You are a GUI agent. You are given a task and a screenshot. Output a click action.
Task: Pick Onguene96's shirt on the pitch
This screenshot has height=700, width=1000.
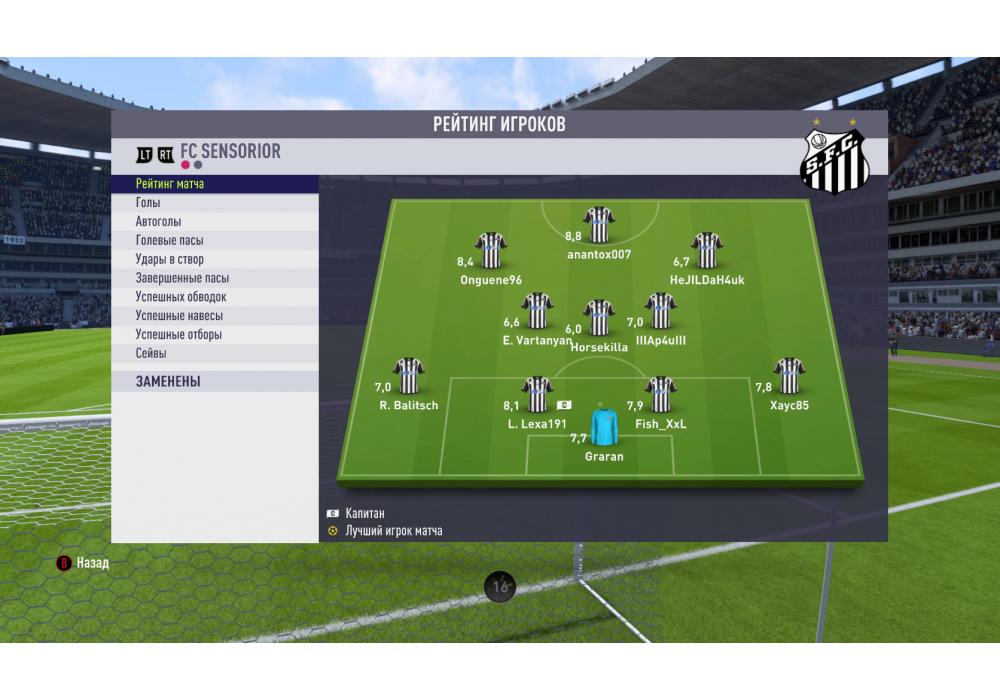coord(491,251)
